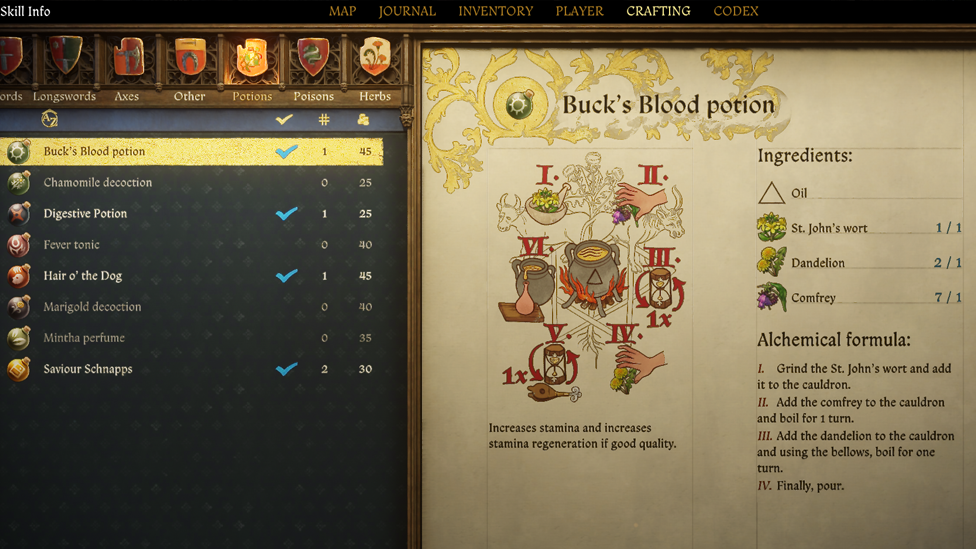Switch to the Journal tab
The height and width of the screenshot is (549, 976).
407,11
